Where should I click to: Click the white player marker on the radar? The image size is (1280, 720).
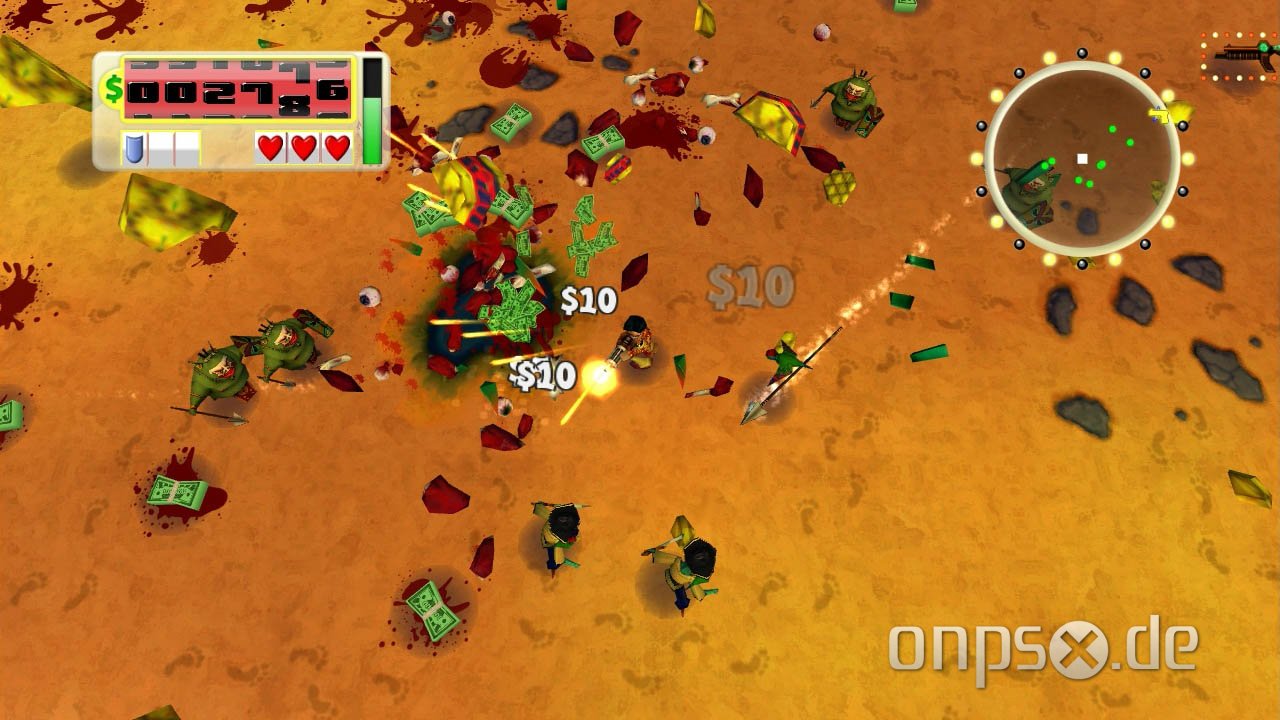point(1082,159)
